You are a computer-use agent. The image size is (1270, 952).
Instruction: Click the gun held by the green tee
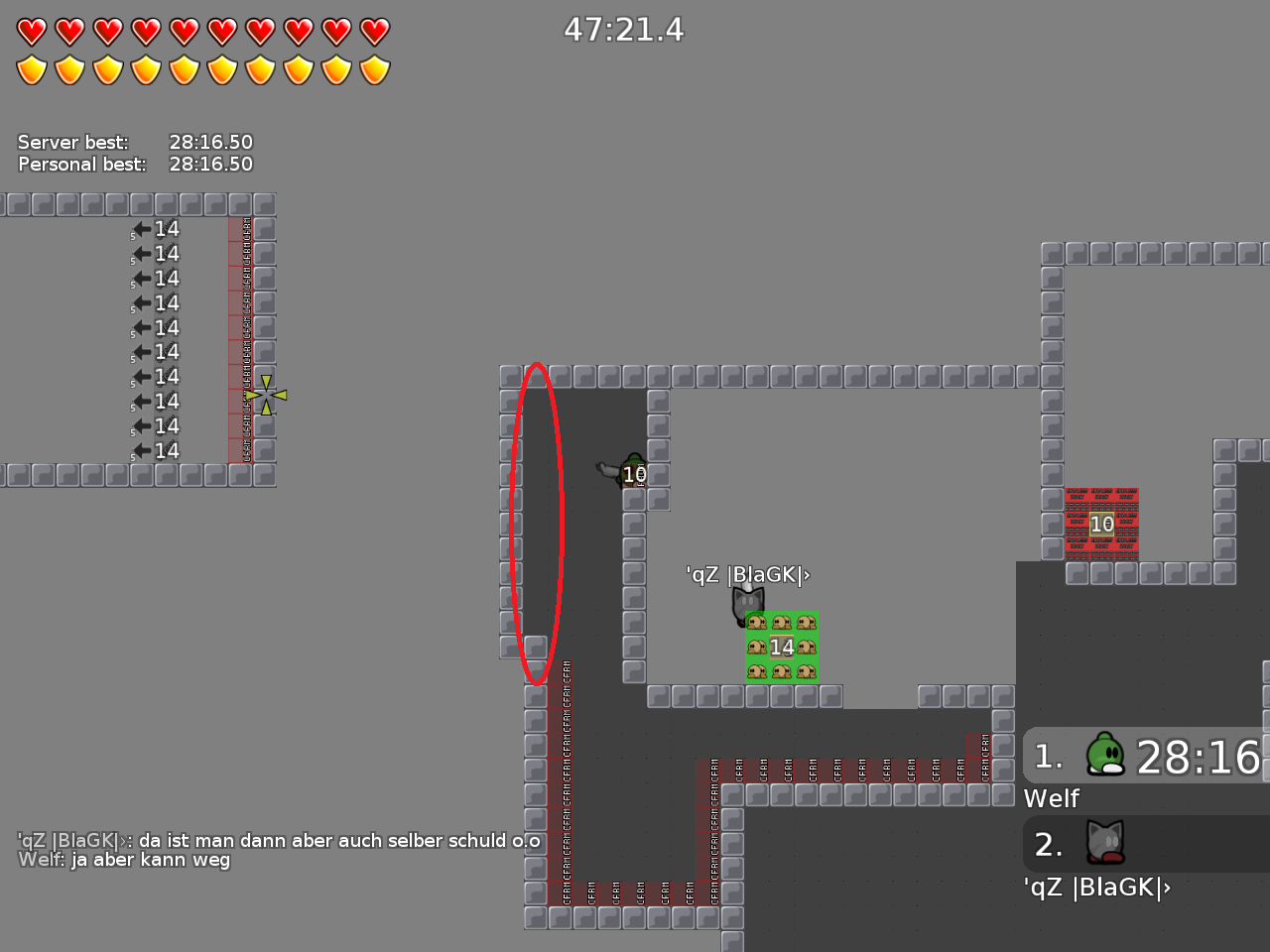tap(607, 468)
